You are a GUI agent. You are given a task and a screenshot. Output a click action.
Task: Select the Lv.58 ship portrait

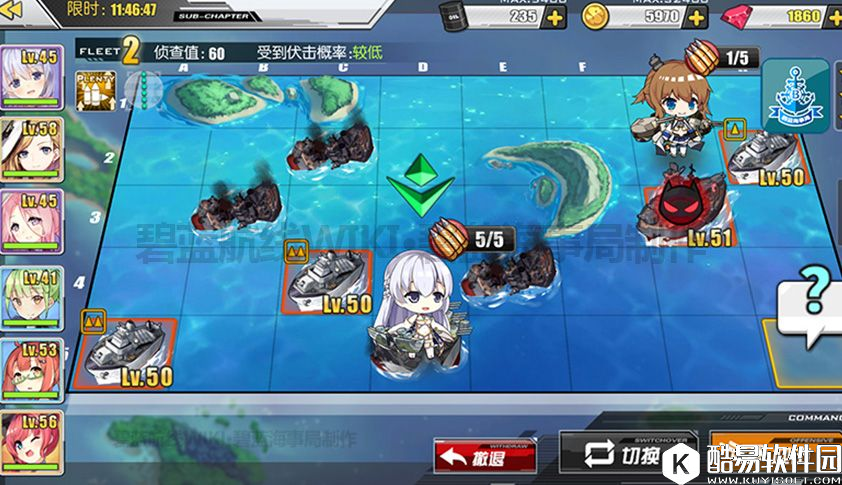coord(31,148)
